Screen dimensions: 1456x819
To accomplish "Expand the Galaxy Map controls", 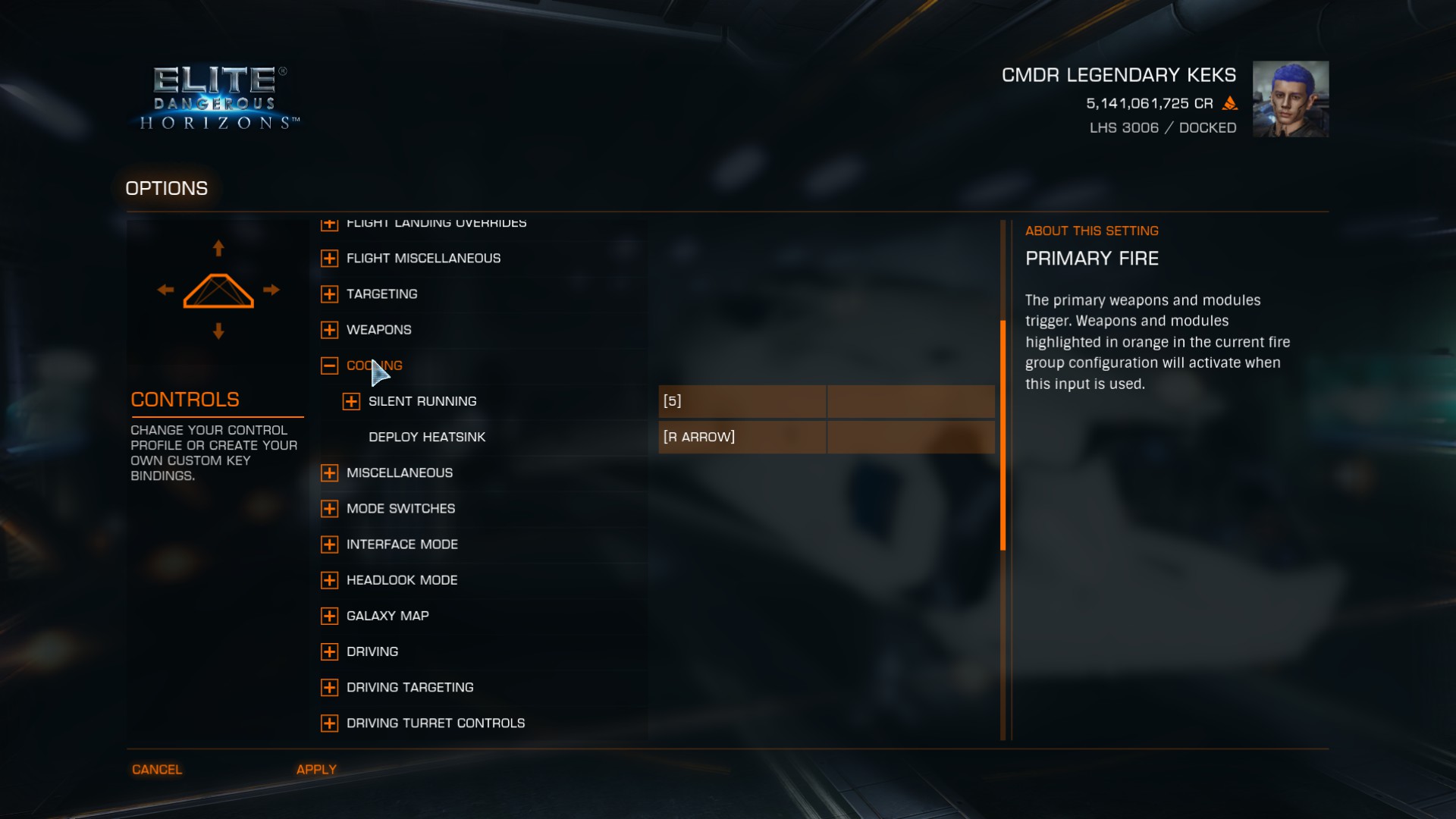I will (x=329, y=616).
